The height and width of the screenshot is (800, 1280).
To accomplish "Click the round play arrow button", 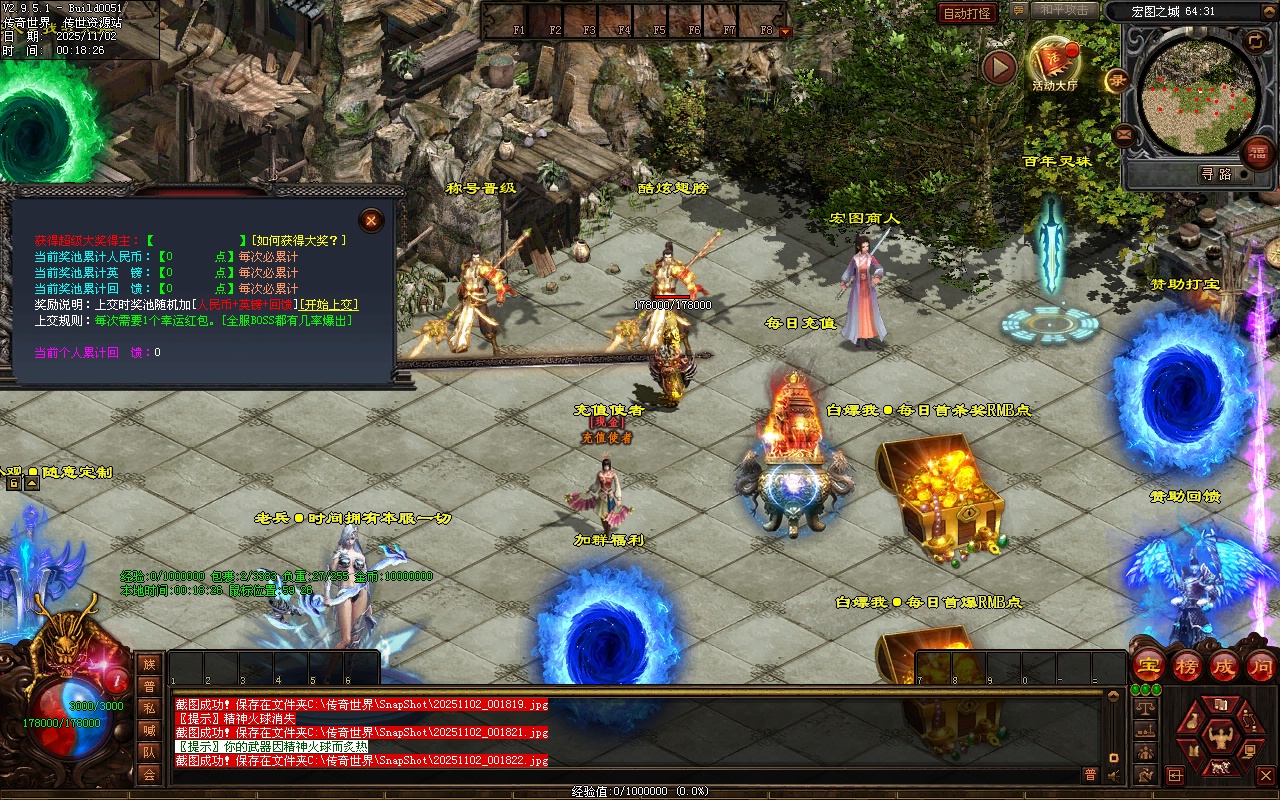I will coord(998,68).
